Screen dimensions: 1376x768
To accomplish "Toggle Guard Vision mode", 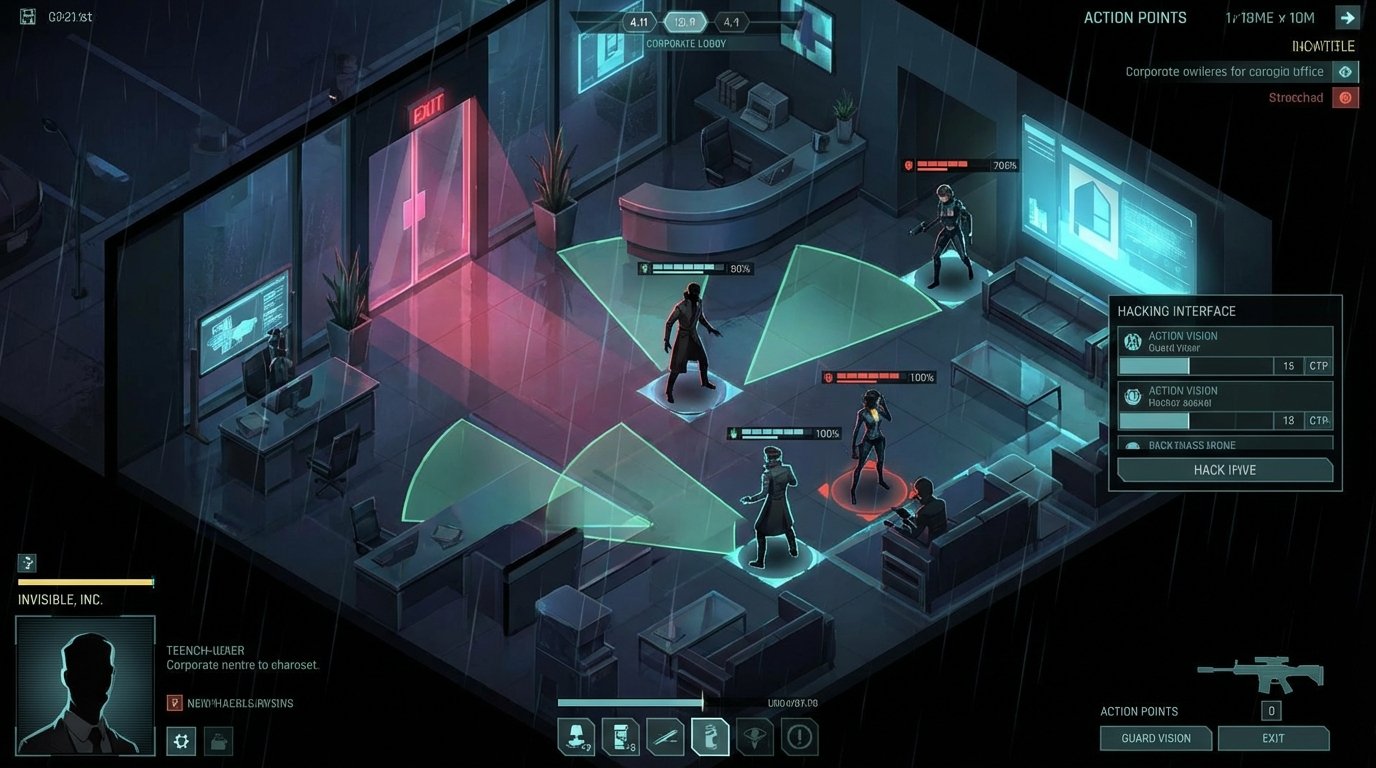I will pos(1156,738).
